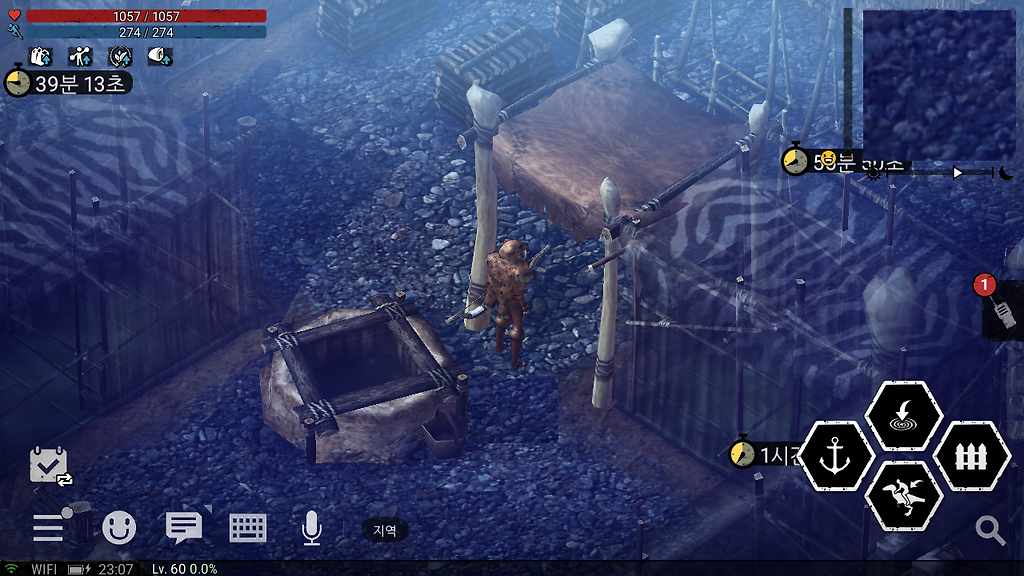Activate the mount rider hexagon

903,496
